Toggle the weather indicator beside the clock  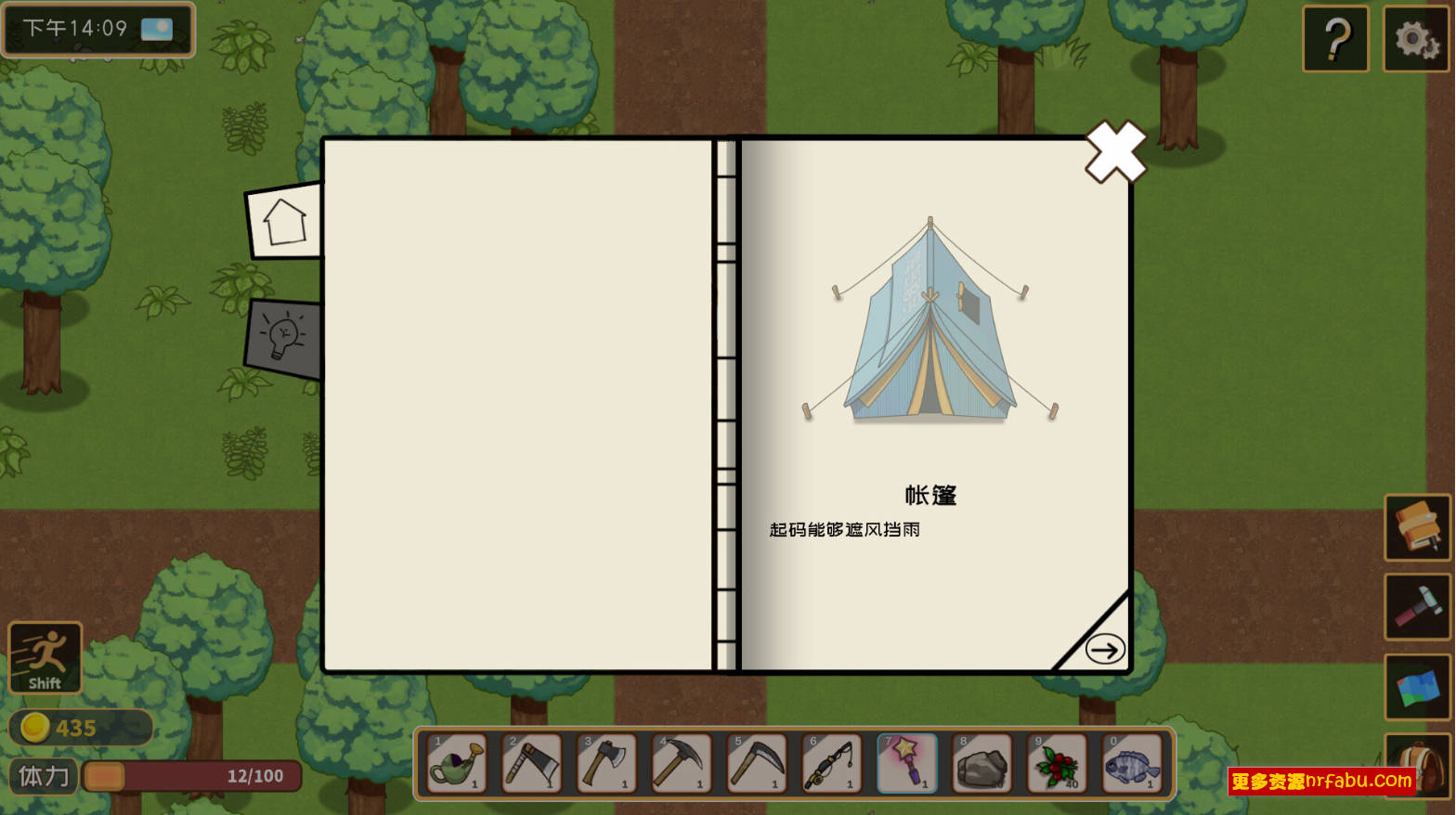[156, 28]
